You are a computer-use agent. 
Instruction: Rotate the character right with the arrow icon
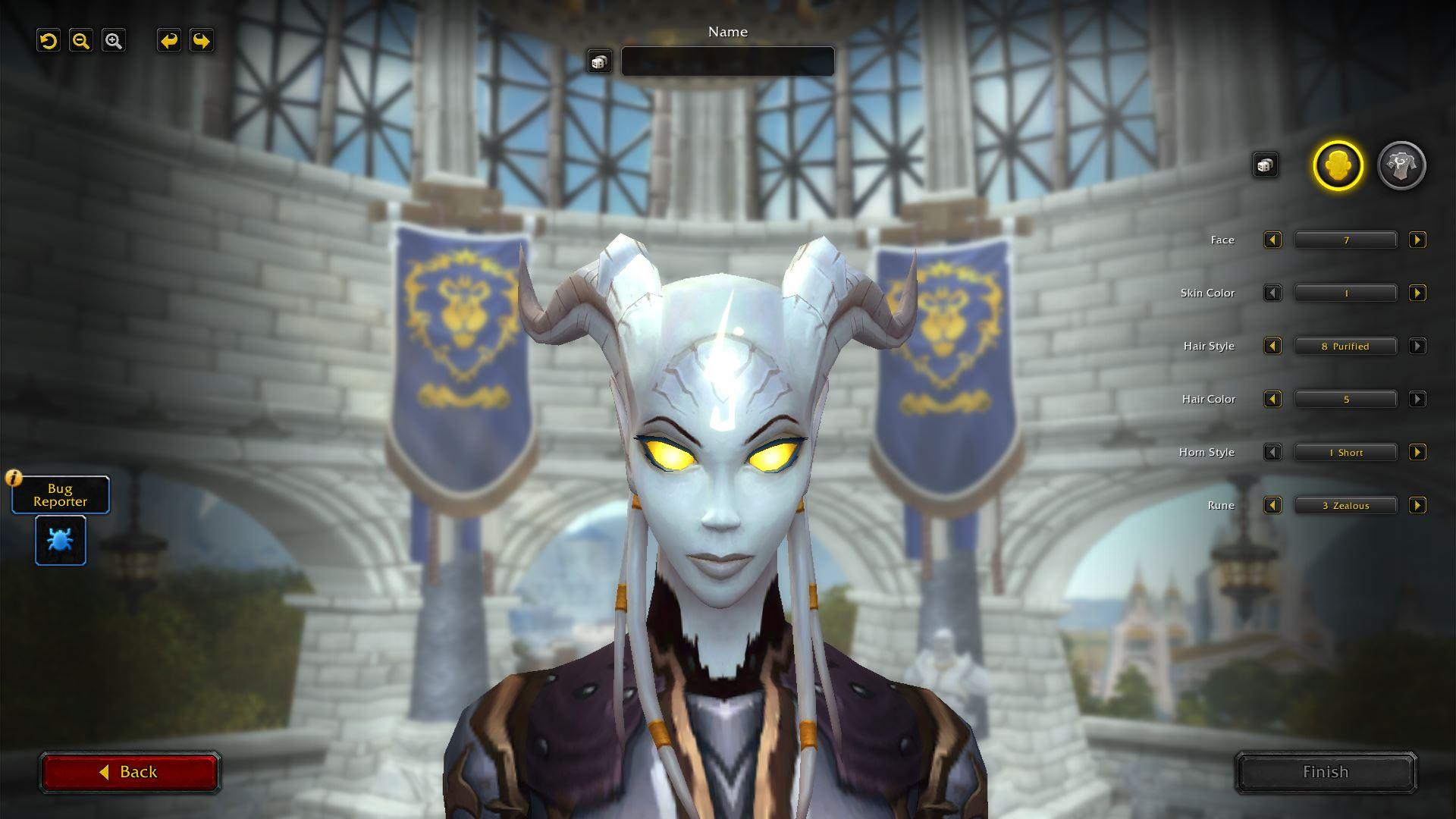coord(201,41)
